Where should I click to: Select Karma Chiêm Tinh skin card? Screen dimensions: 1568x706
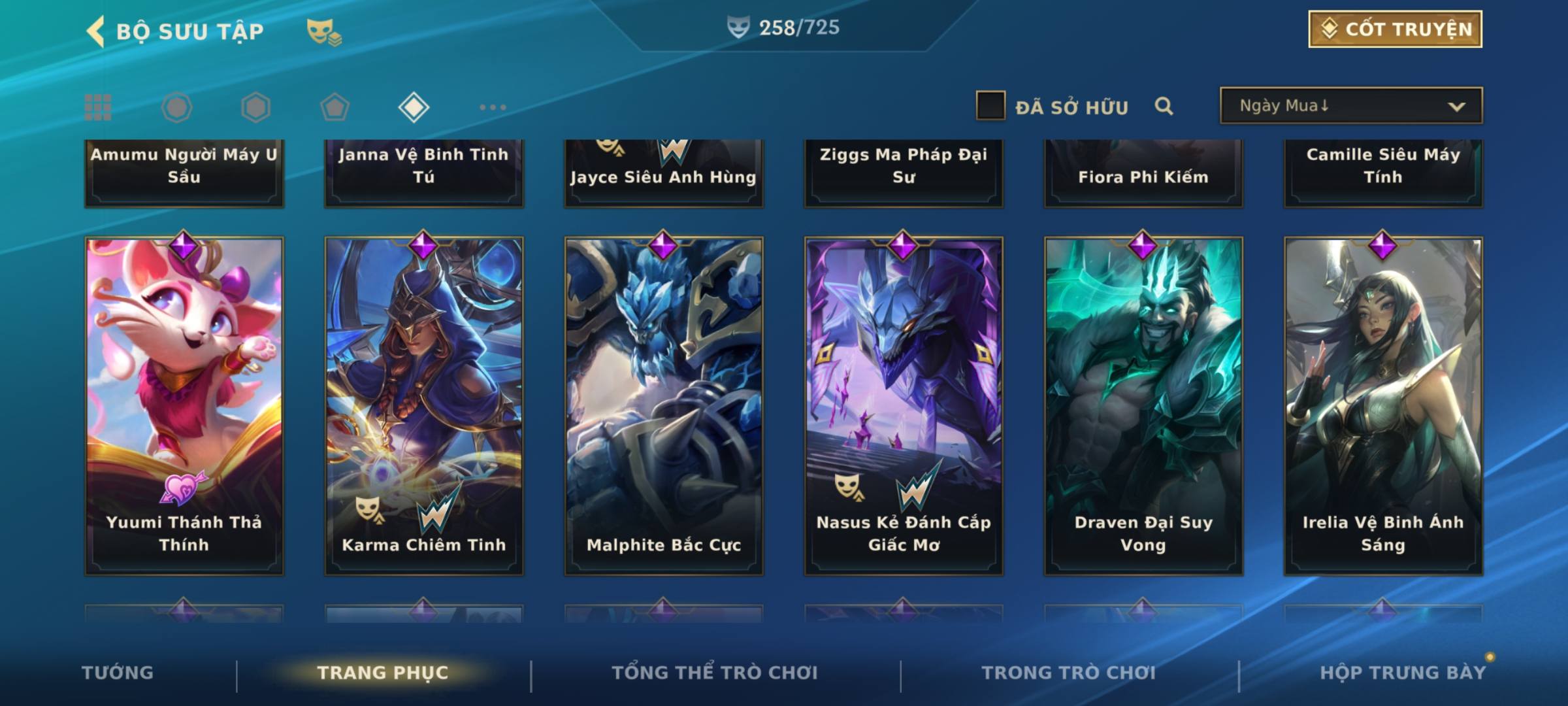tap(424, 405)
